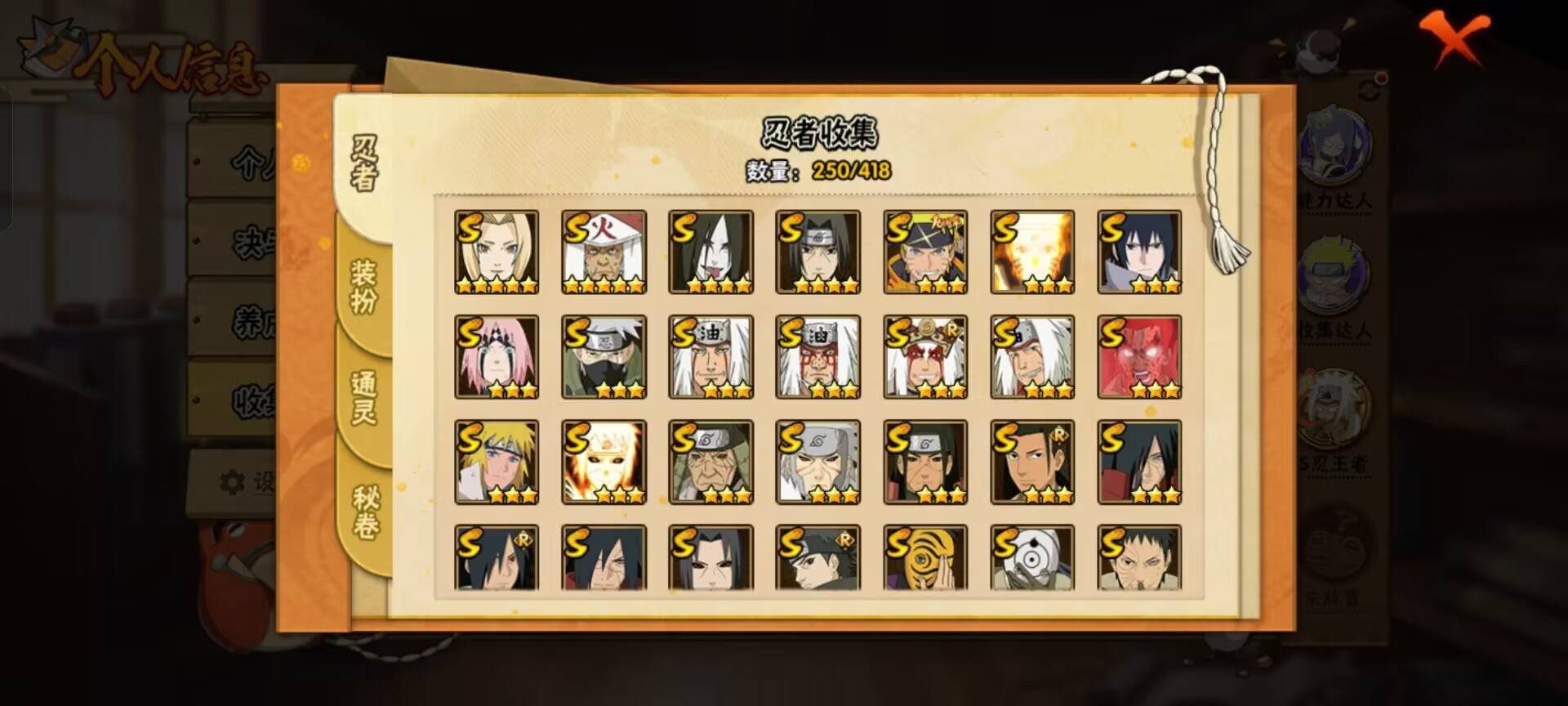The height and width of the screenshot is (706, 1568).
Task: Click the 设置 settings gear icon
Action: point(234,482)
